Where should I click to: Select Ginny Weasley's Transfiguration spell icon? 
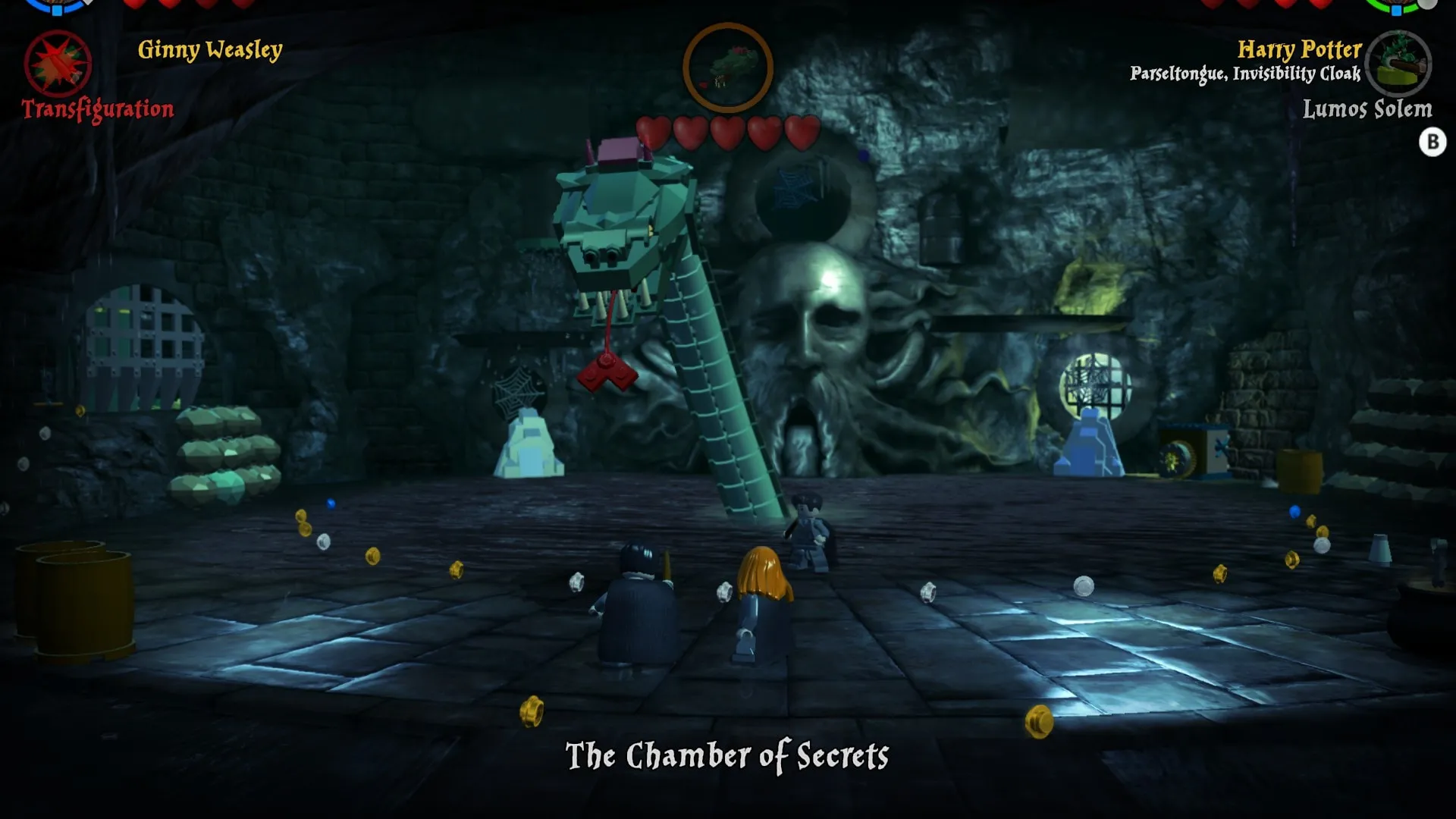tap(58, 64)
